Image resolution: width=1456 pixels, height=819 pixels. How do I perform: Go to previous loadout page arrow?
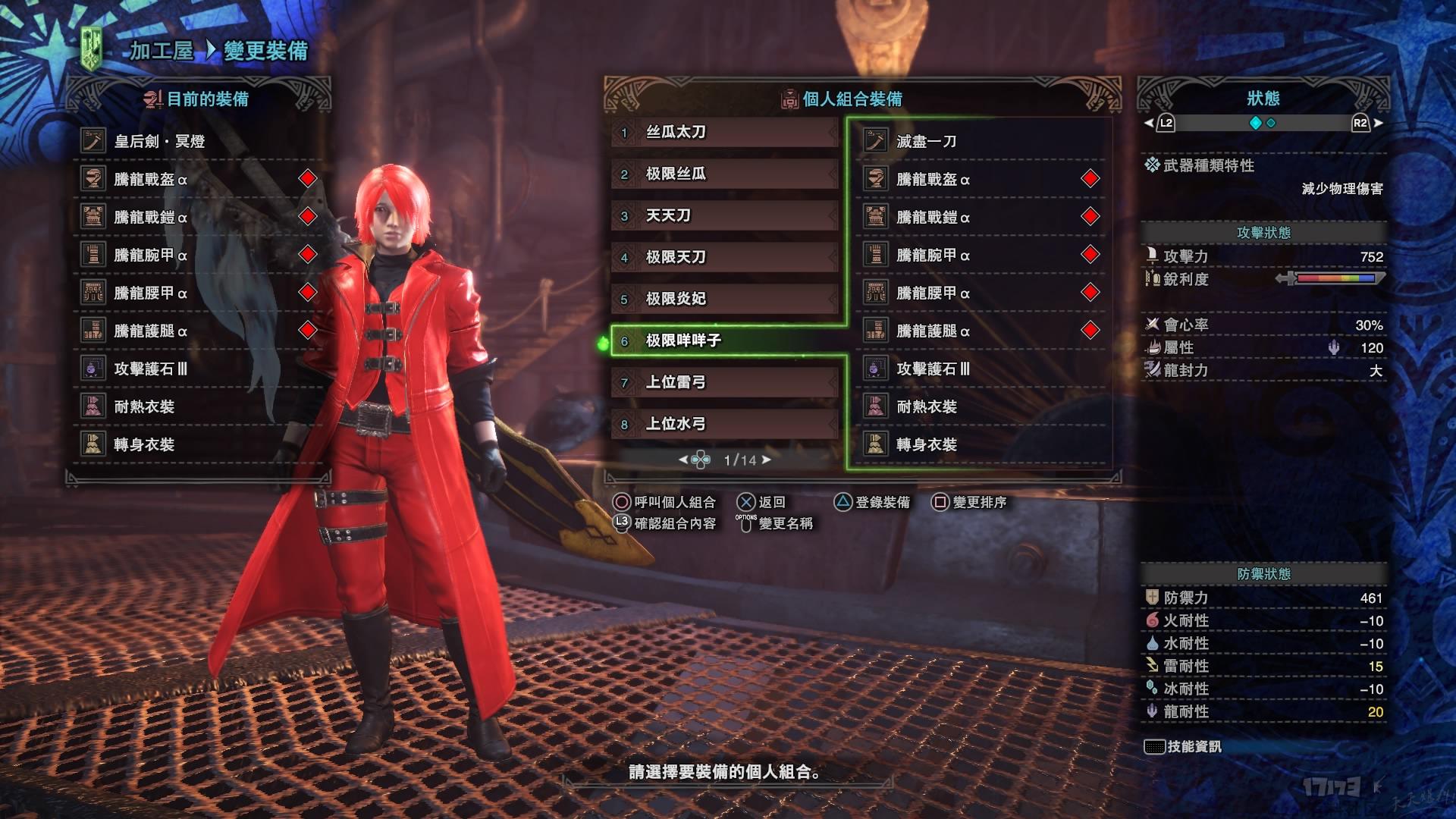pyautogui.click(x=682, y=460)
